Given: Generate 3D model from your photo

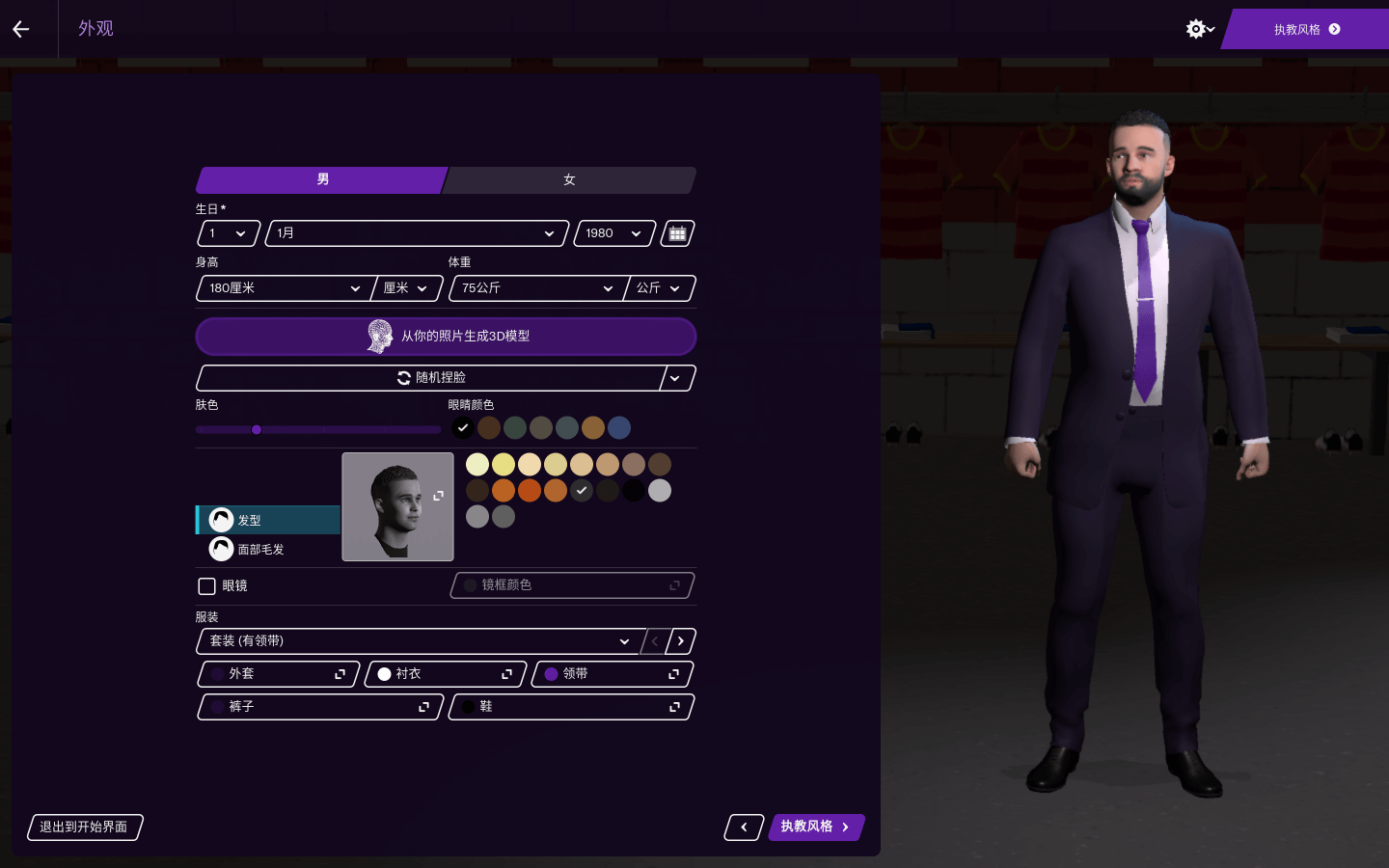Looking at the screenshot, I should click(446, 337).
